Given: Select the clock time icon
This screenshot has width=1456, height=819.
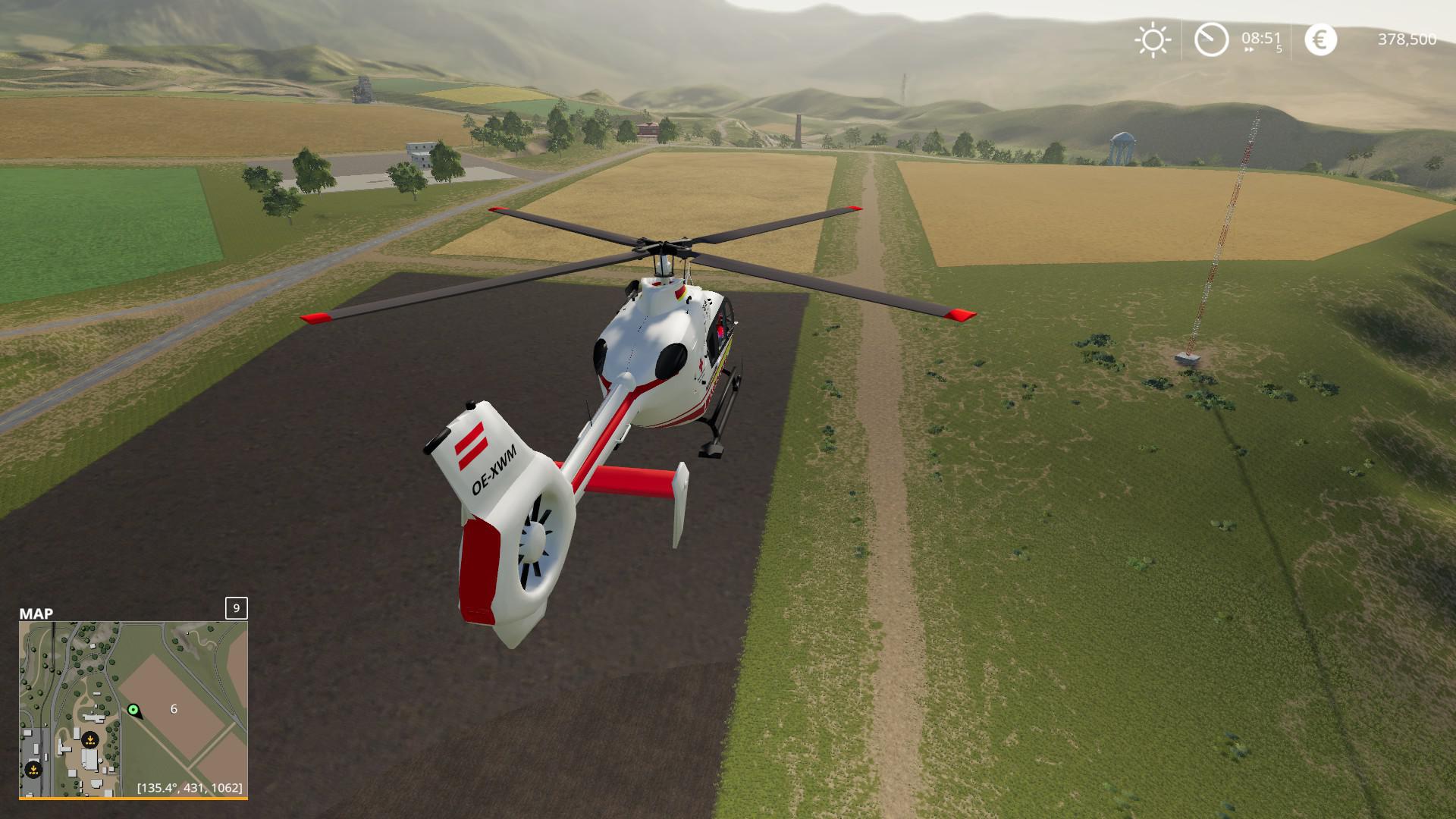Looking at the screenshot, I should 1211,39.
